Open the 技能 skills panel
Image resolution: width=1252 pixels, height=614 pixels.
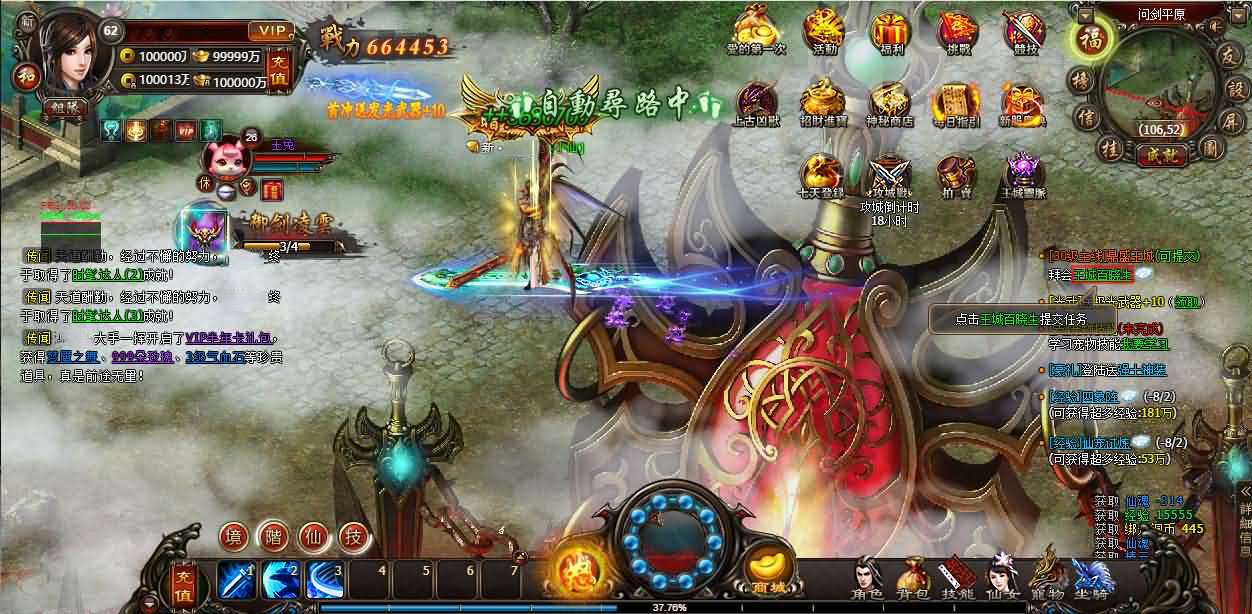[957, 577]
